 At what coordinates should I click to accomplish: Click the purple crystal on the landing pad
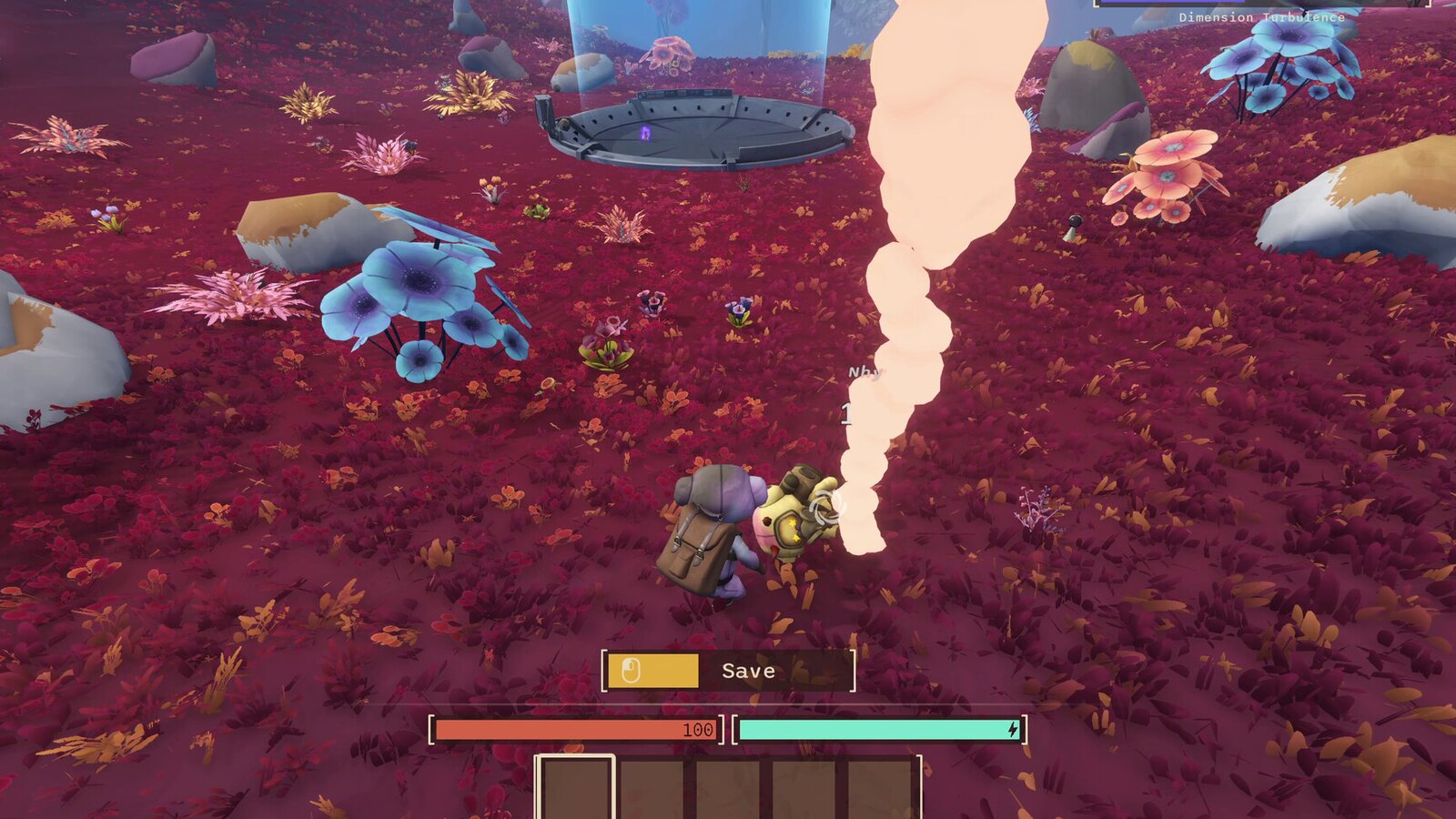click(x=647, y=135)
